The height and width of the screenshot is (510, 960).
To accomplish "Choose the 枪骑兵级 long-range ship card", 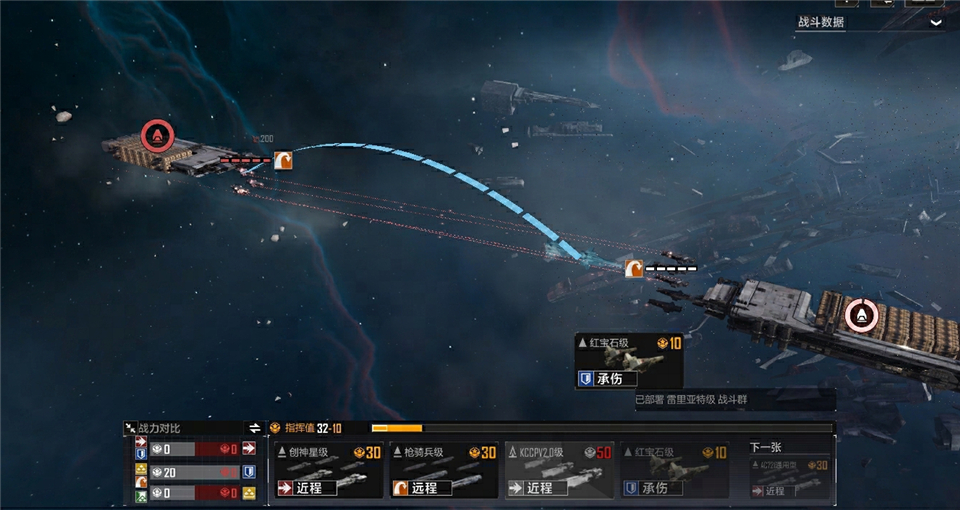I will click(444, 470).
